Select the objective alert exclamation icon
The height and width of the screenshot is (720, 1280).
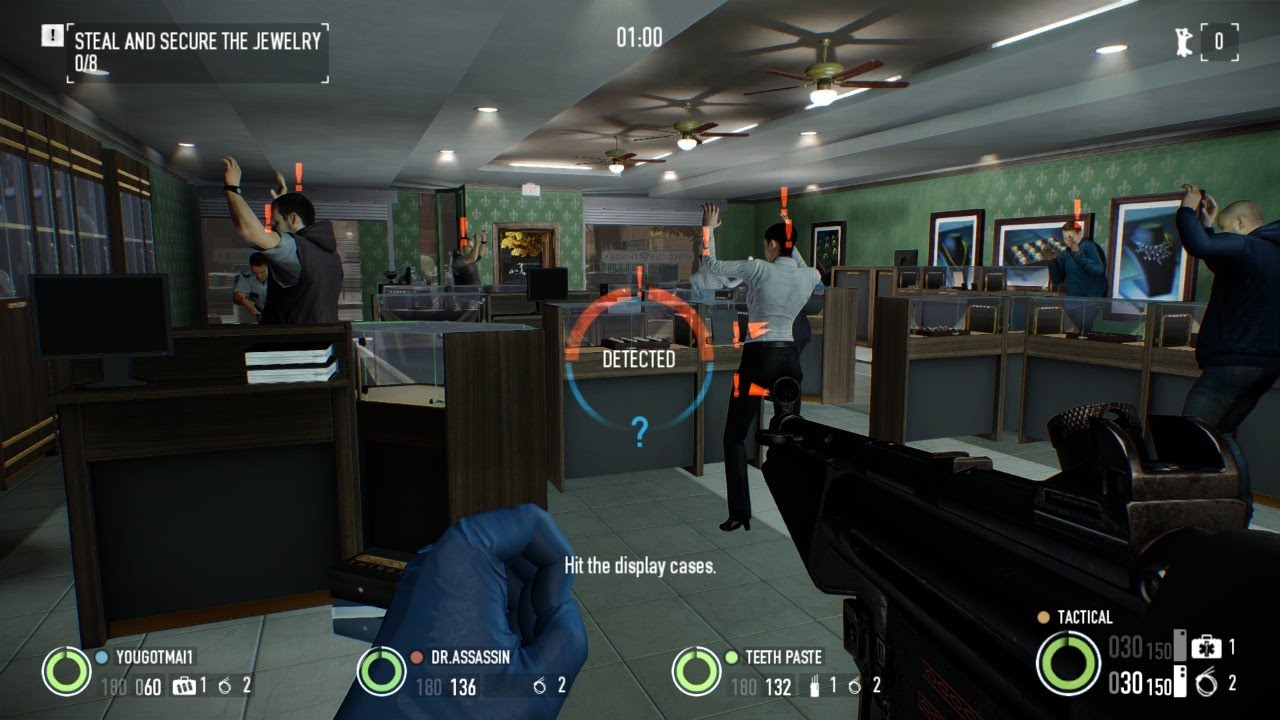[x=52, y=36]
